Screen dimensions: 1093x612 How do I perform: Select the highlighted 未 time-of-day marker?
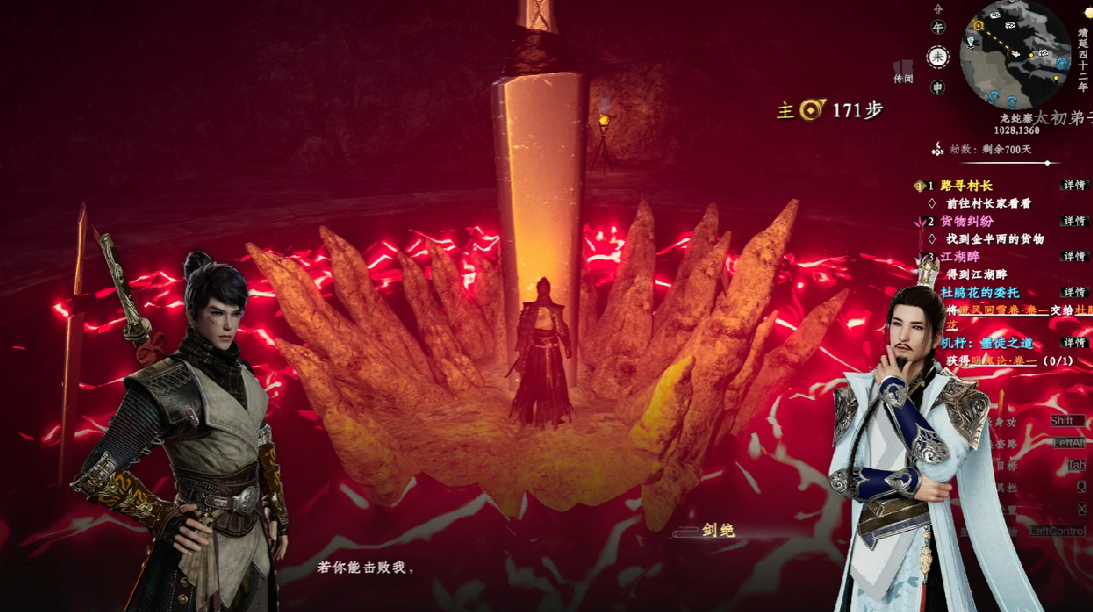coord(937,57)
